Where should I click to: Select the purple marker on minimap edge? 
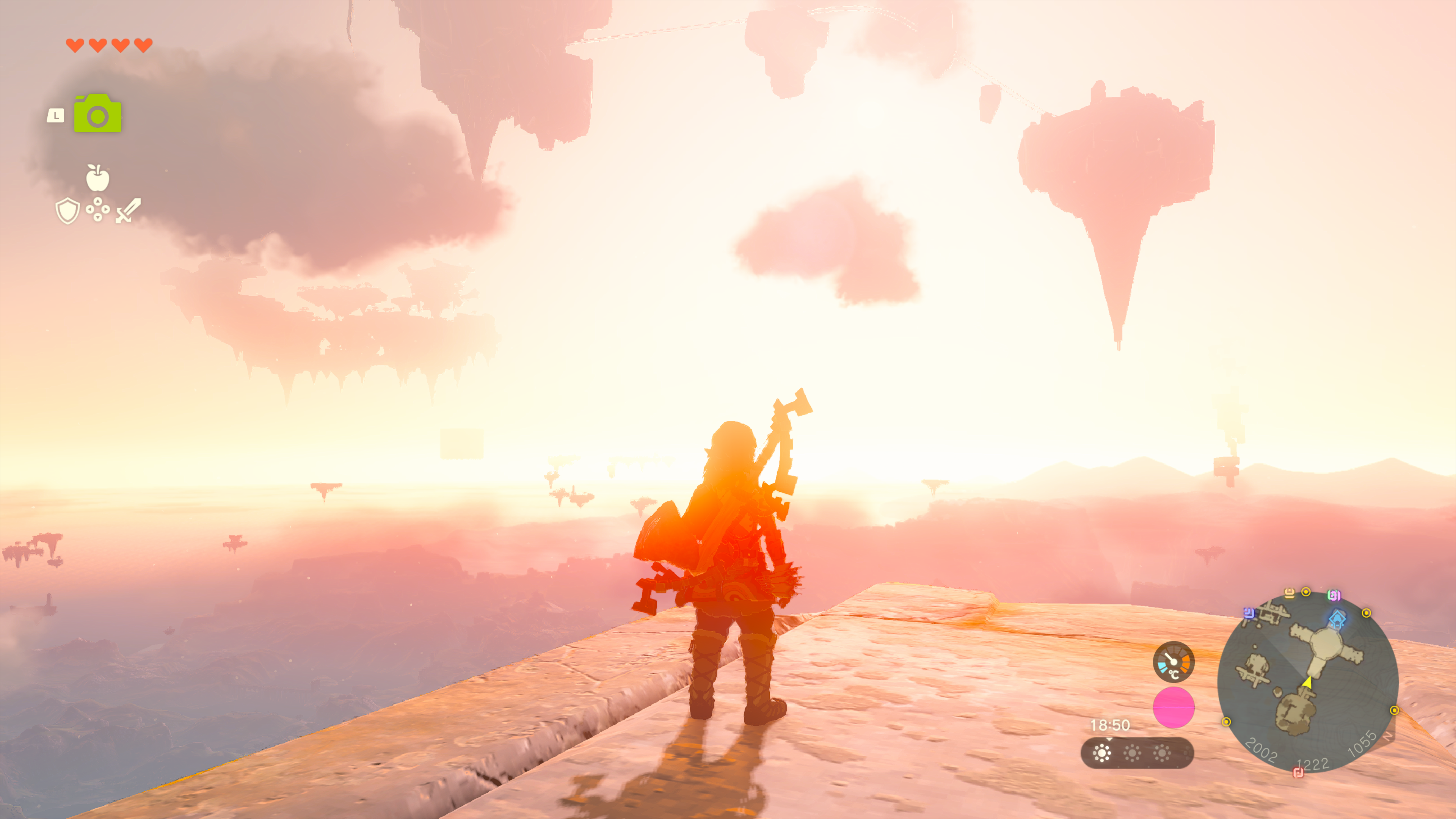click(x=1249, y=613)
